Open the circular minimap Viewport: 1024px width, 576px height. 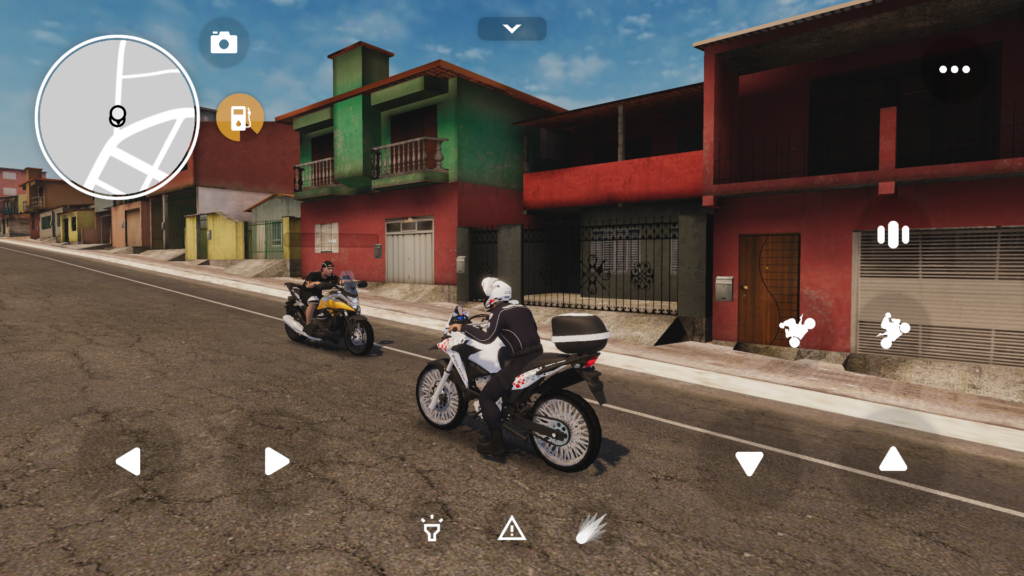coord(117,117)
